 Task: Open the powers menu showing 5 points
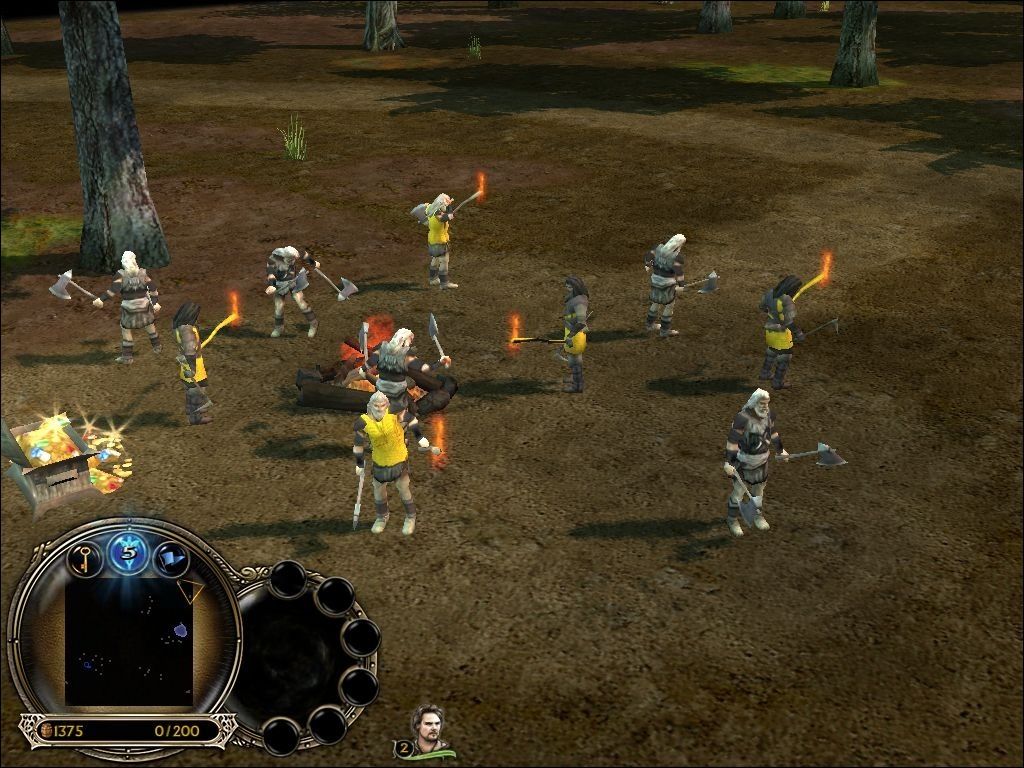coord(128,550)
